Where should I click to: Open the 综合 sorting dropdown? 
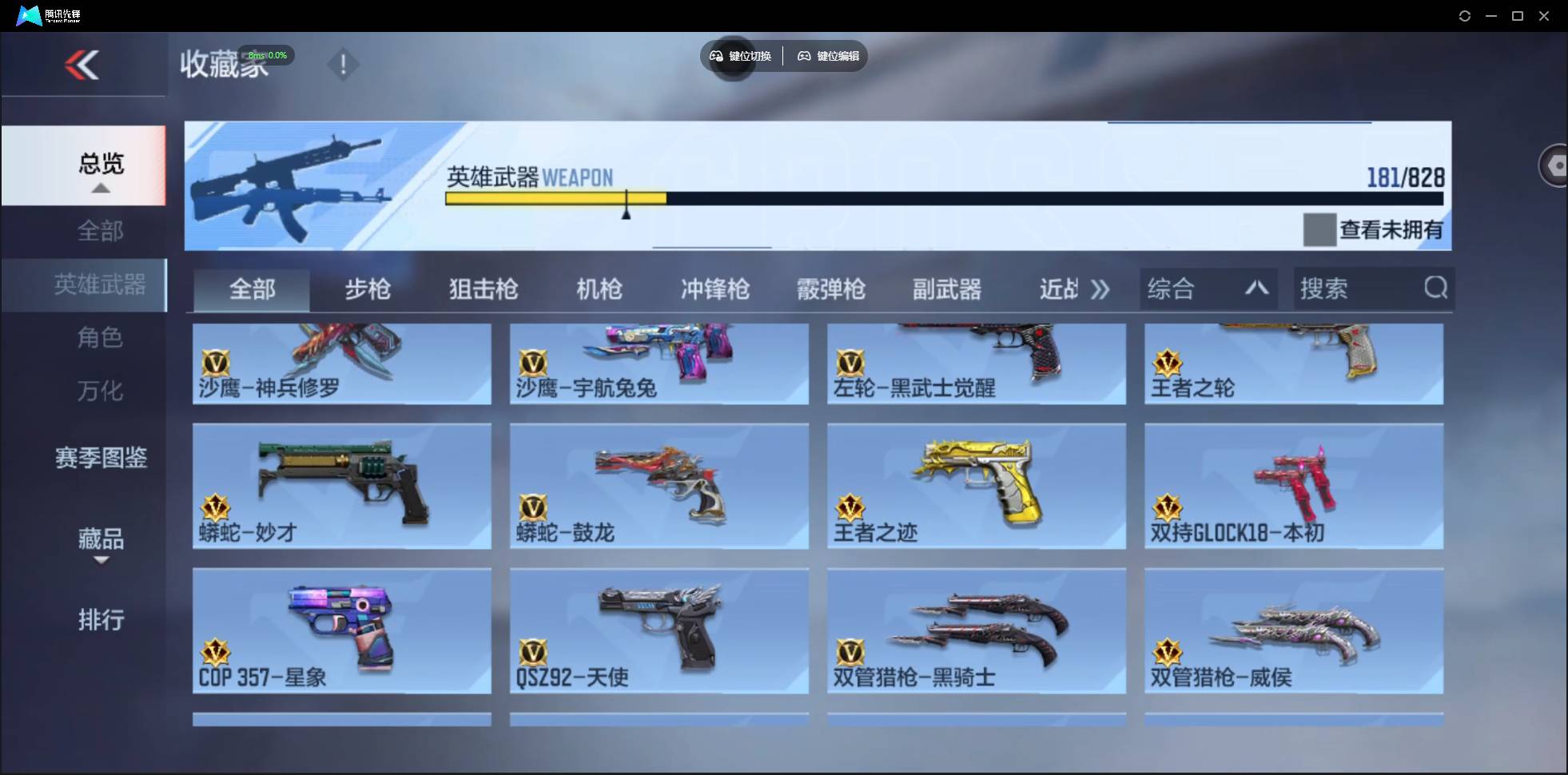click(1175, 288)
